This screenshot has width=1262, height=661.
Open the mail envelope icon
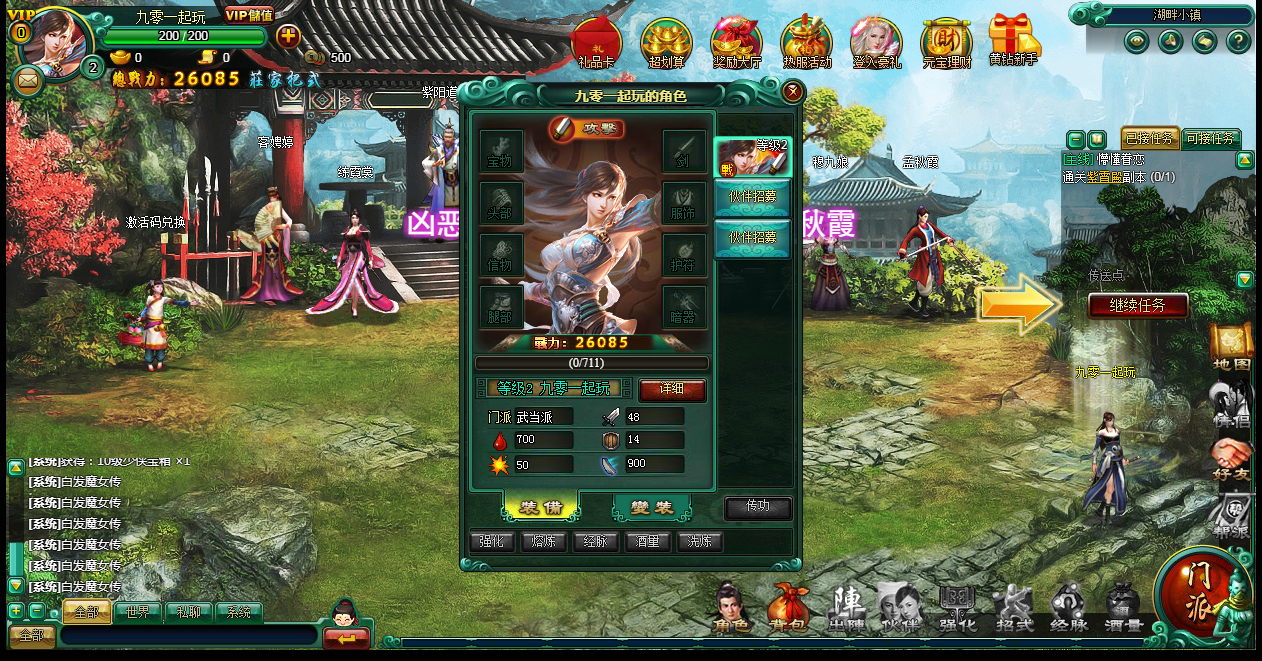[x=27, y=80]
